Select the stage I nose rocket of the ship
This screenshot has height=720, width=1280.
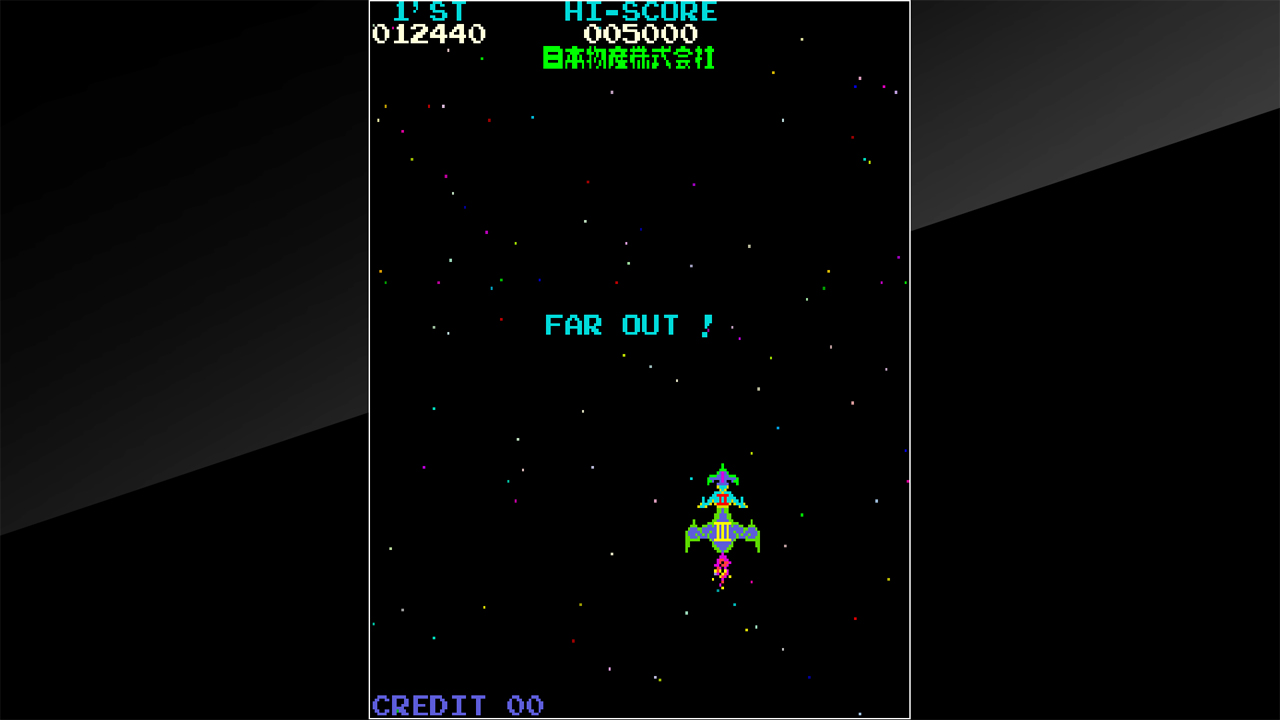(x=722, y=477)
